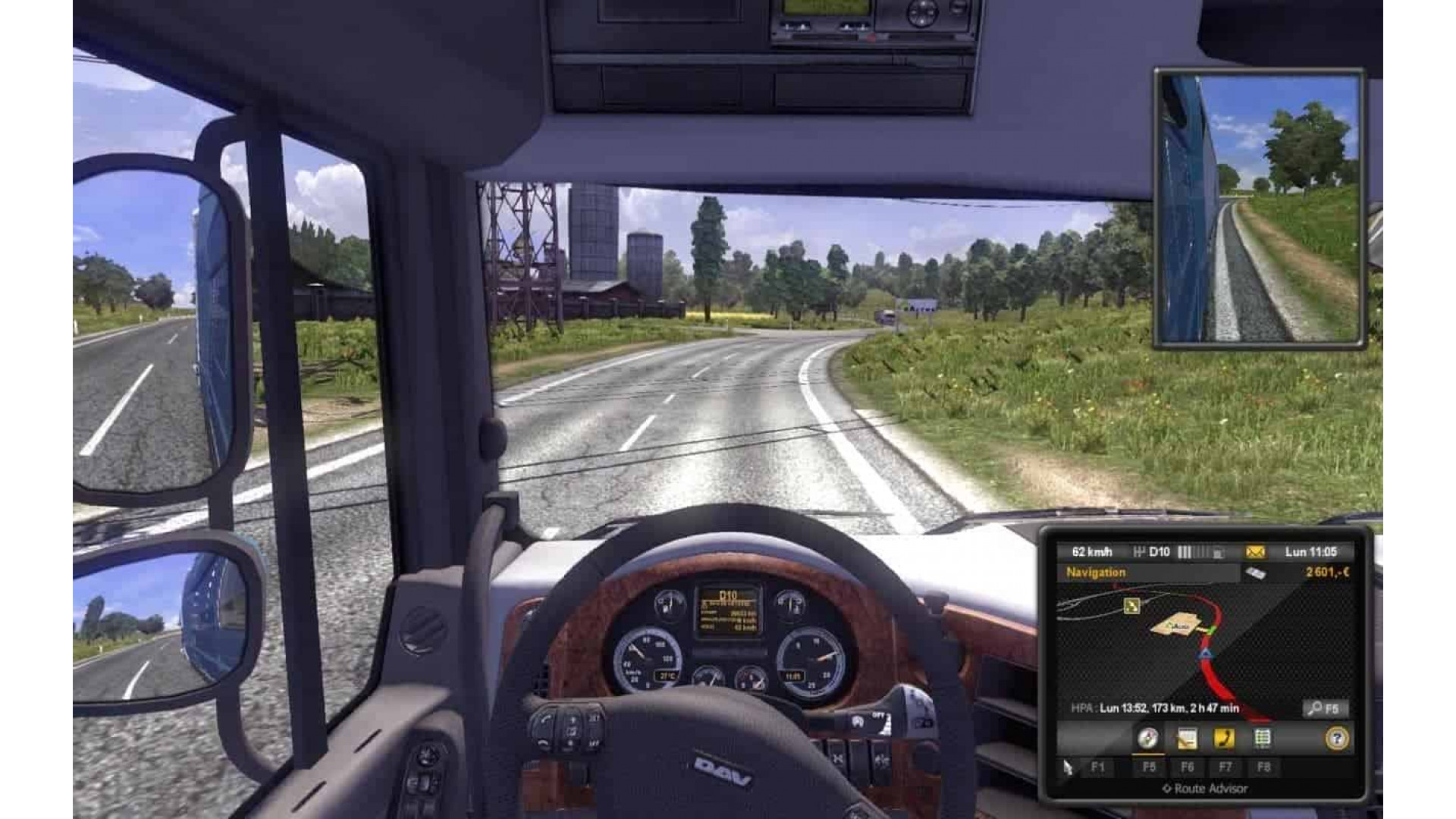Open the cargo job info icon
The height and width of the screenshot is (819, 1456).
pos(1188,739)
